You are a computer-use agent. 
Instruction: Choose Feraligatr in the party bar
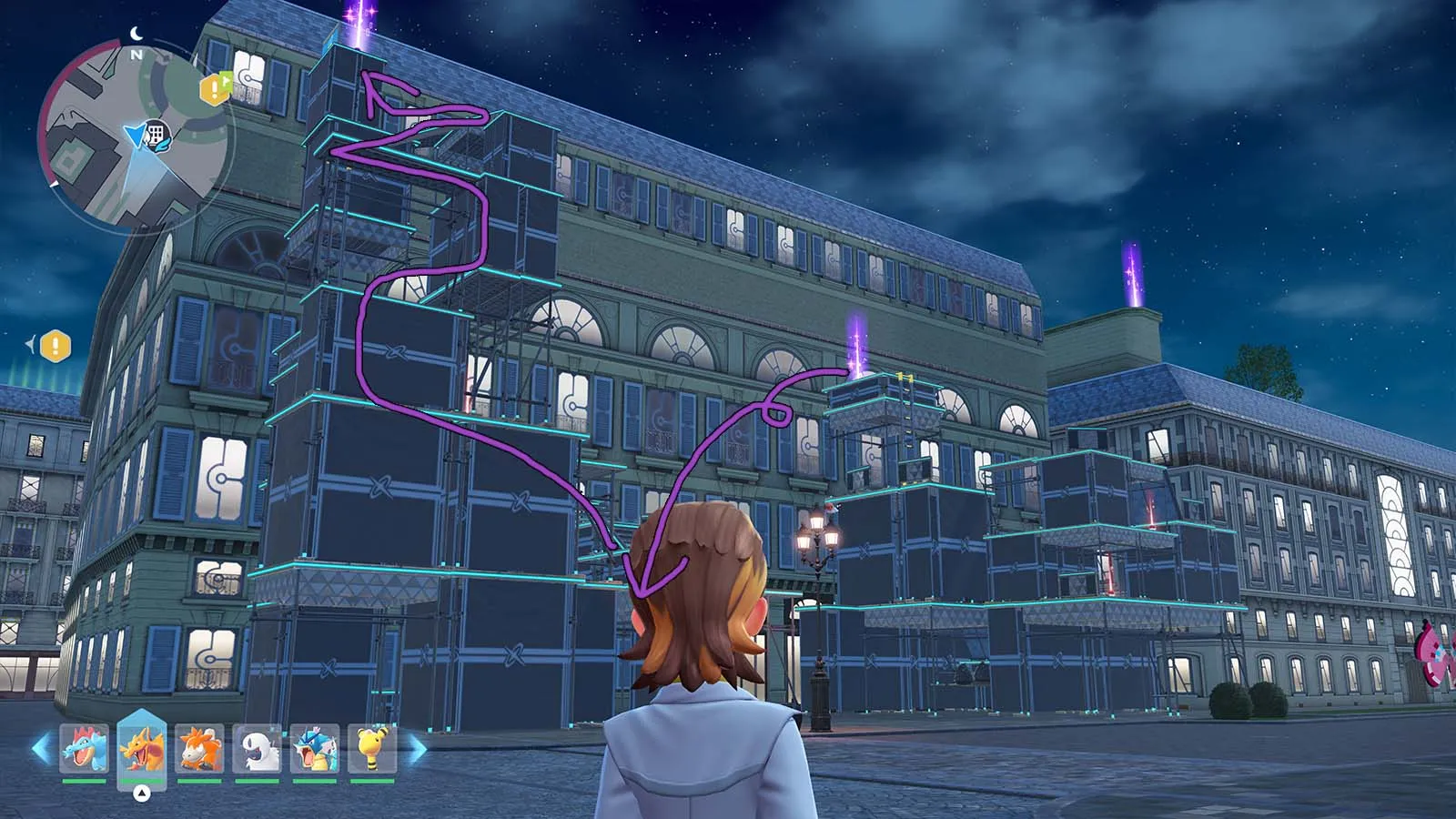(x=84, y=749)
